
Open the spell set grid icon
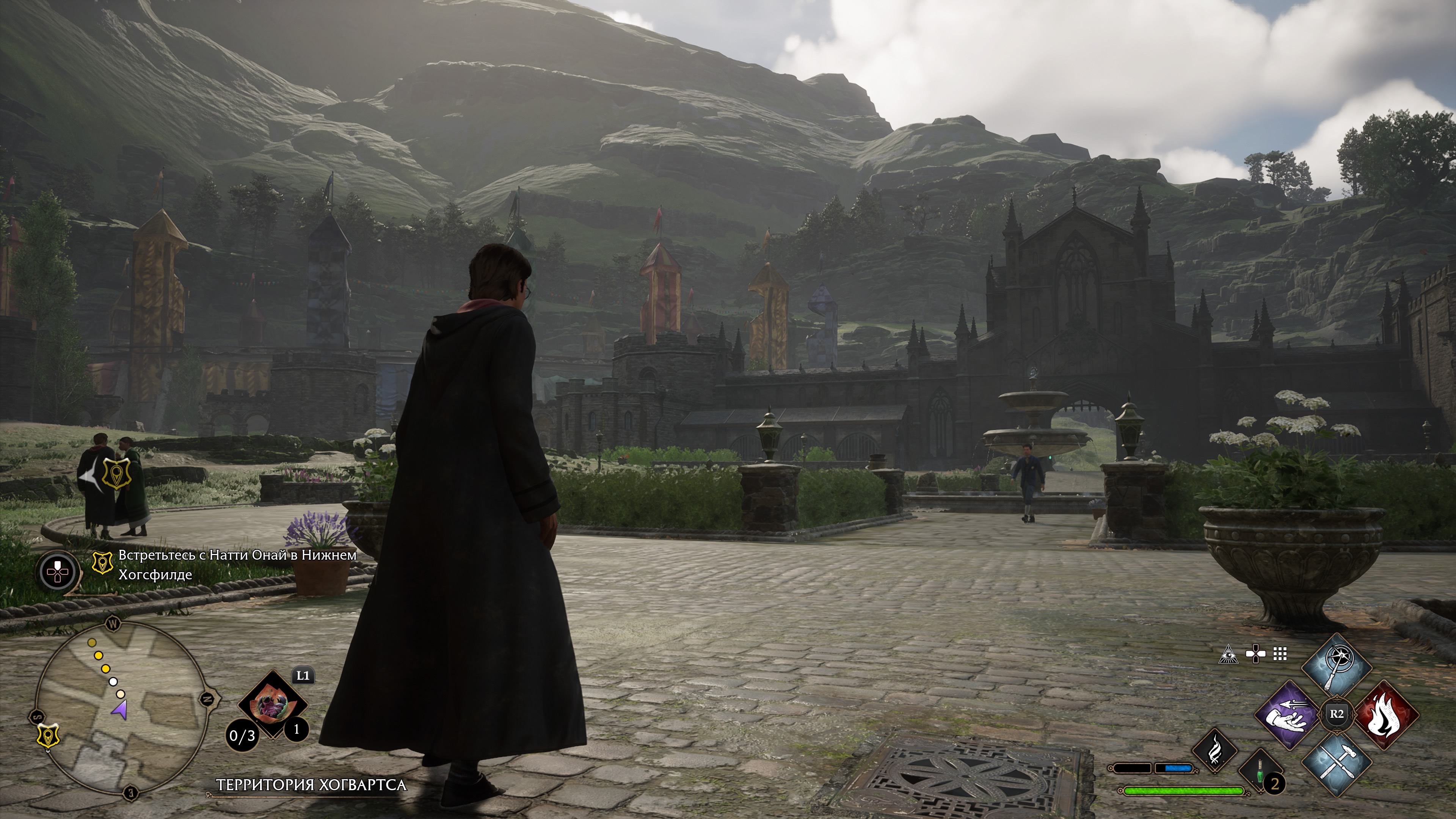(x=1280, y=654)
